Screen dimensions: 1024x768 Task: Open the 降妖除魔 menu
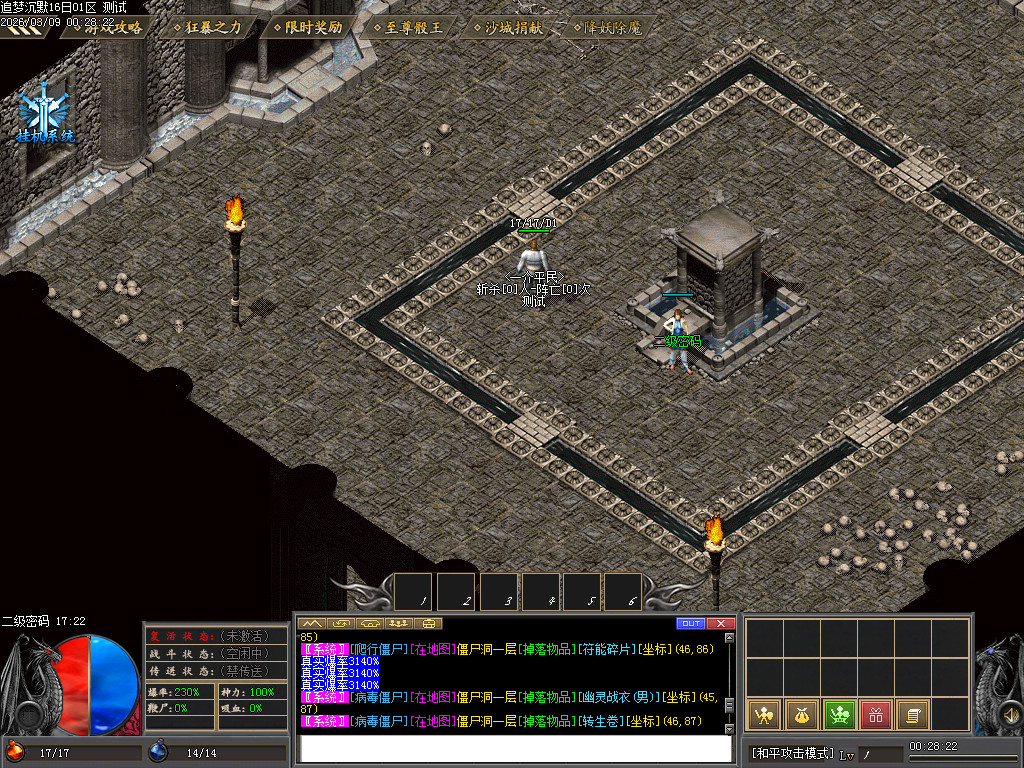pyautogui.click(x=607, y=27)
